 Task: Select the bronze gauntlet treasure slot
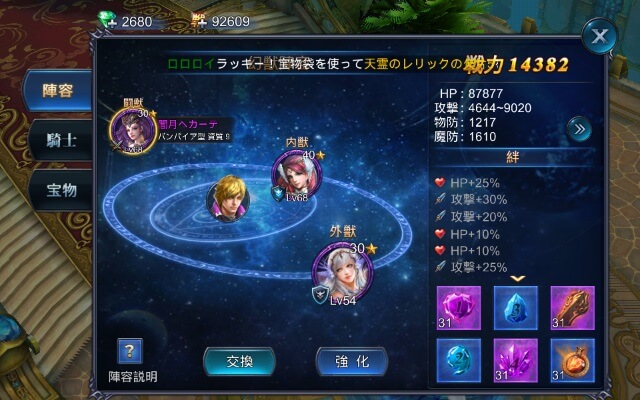coord(572,307)
